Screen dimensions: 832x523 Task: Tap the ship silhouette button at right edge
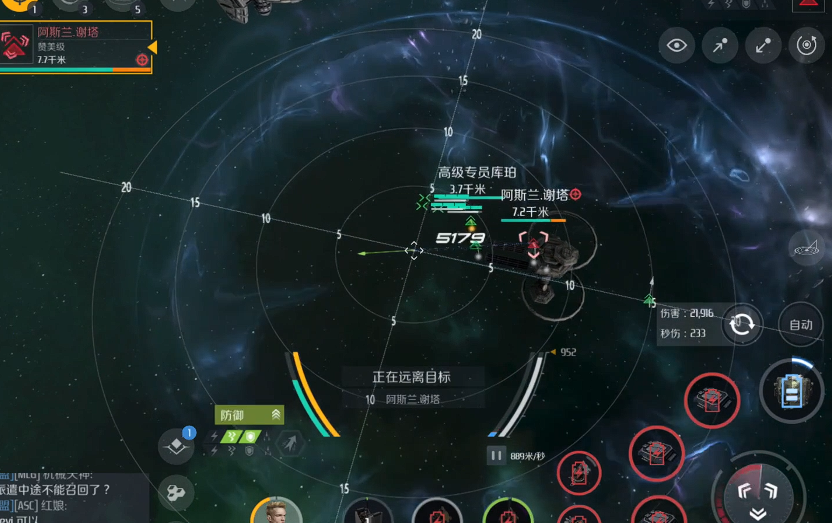coord(806,247)
